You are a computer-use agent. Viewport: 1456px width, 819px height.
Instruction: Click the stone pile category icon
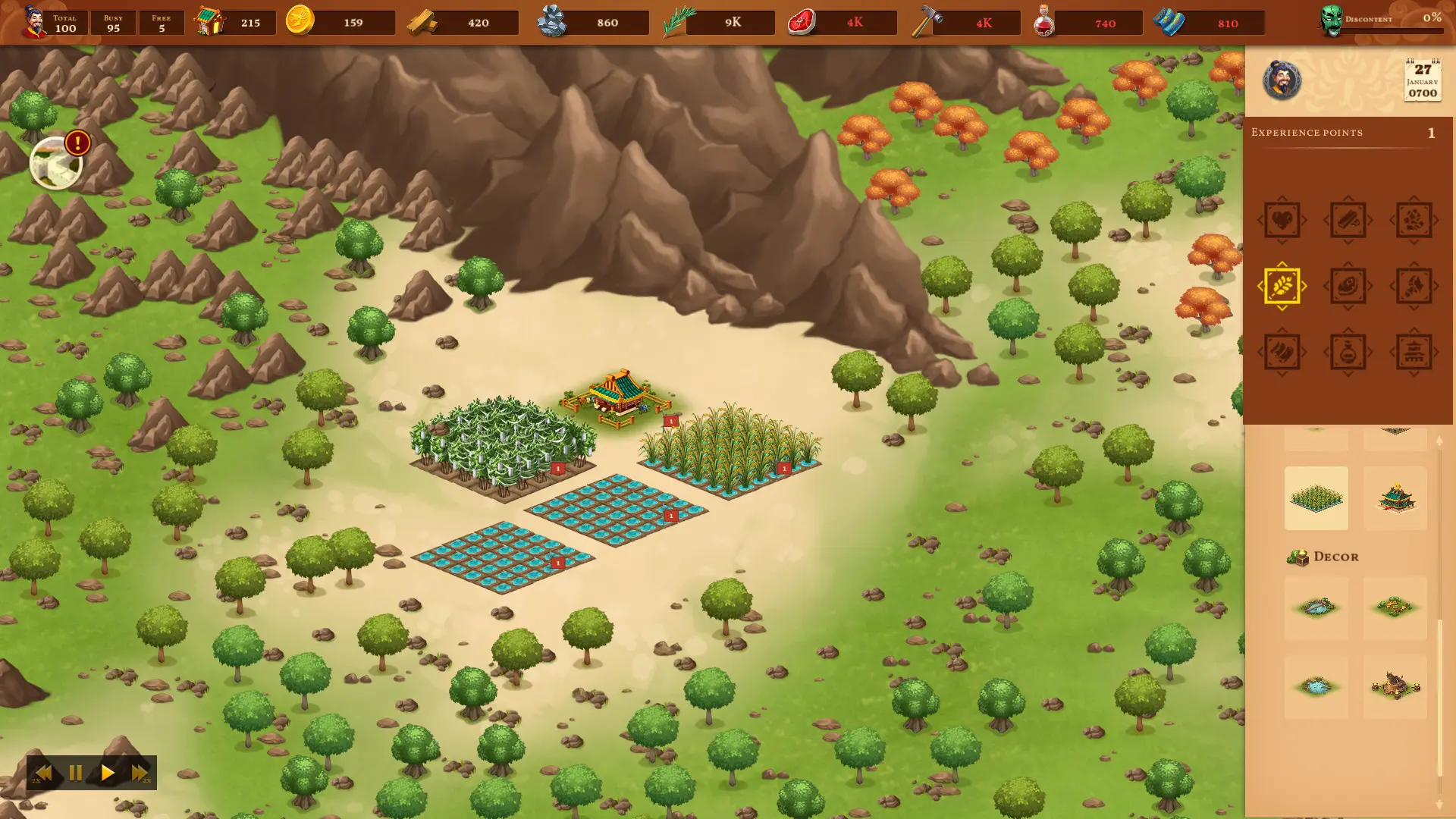(1413, 219)
